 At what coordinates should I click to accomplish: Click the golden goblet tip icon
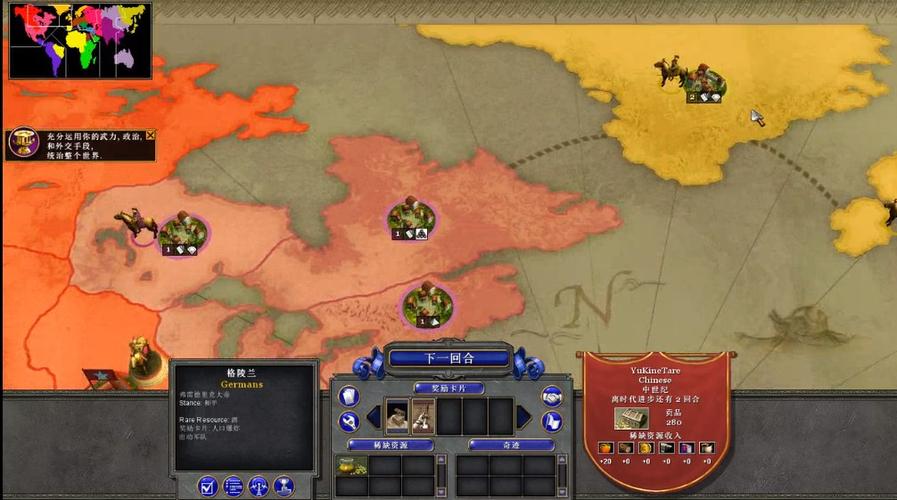[20, 143]
